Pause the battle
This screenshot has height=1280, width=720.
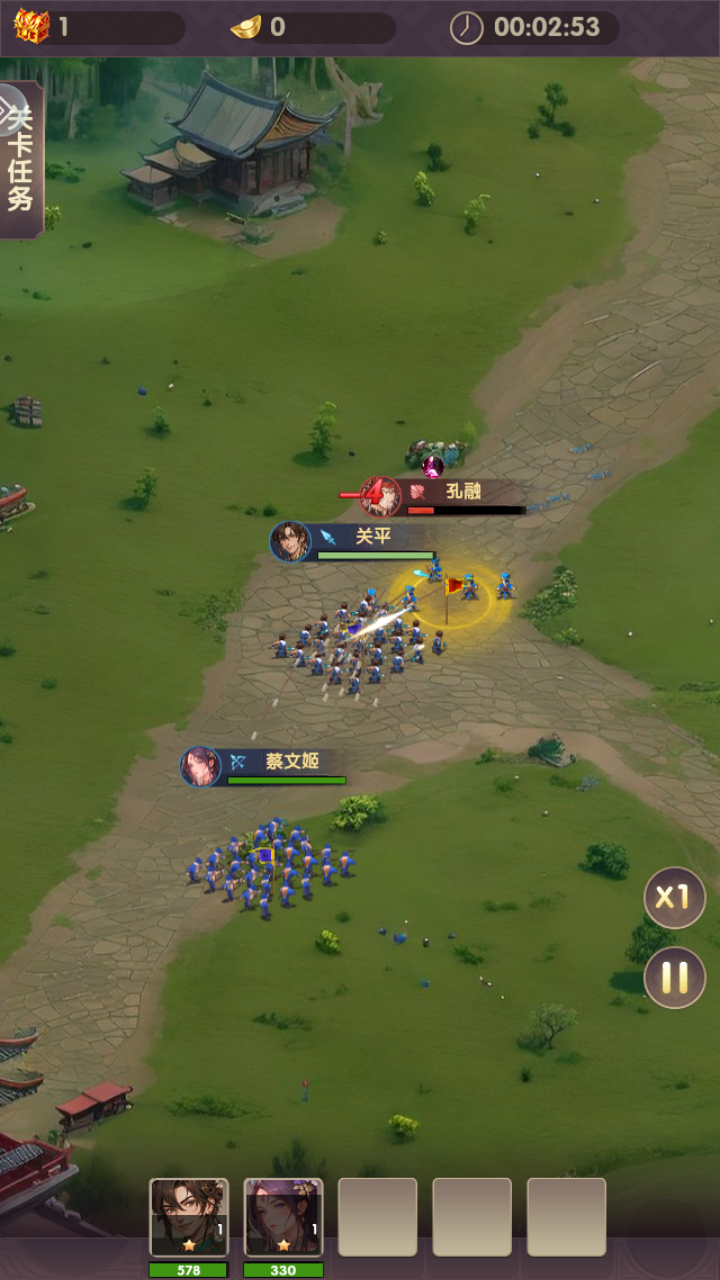click(674, 977)
